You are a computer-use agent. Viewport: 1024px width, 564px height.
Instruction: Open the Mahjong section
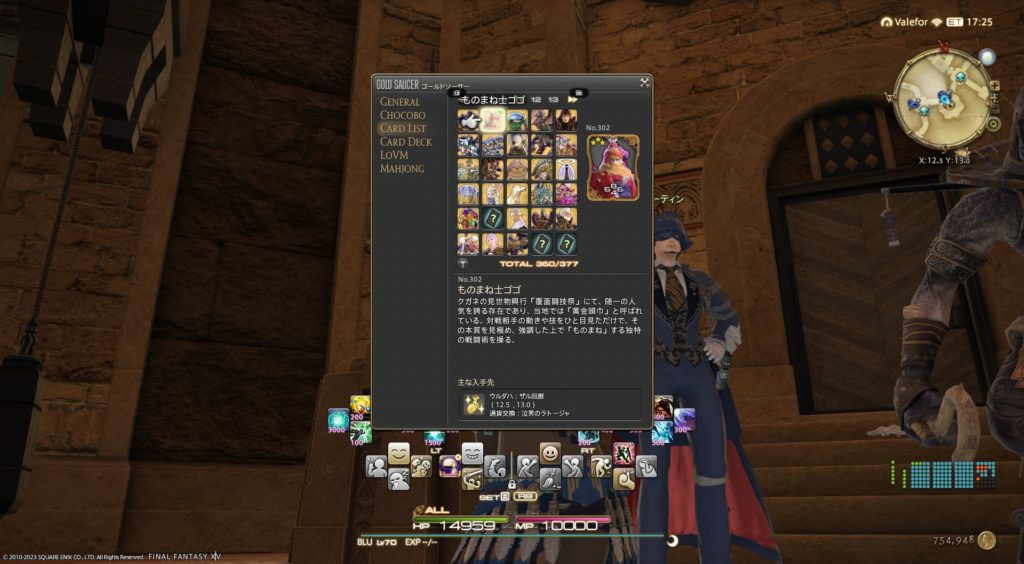402,169
